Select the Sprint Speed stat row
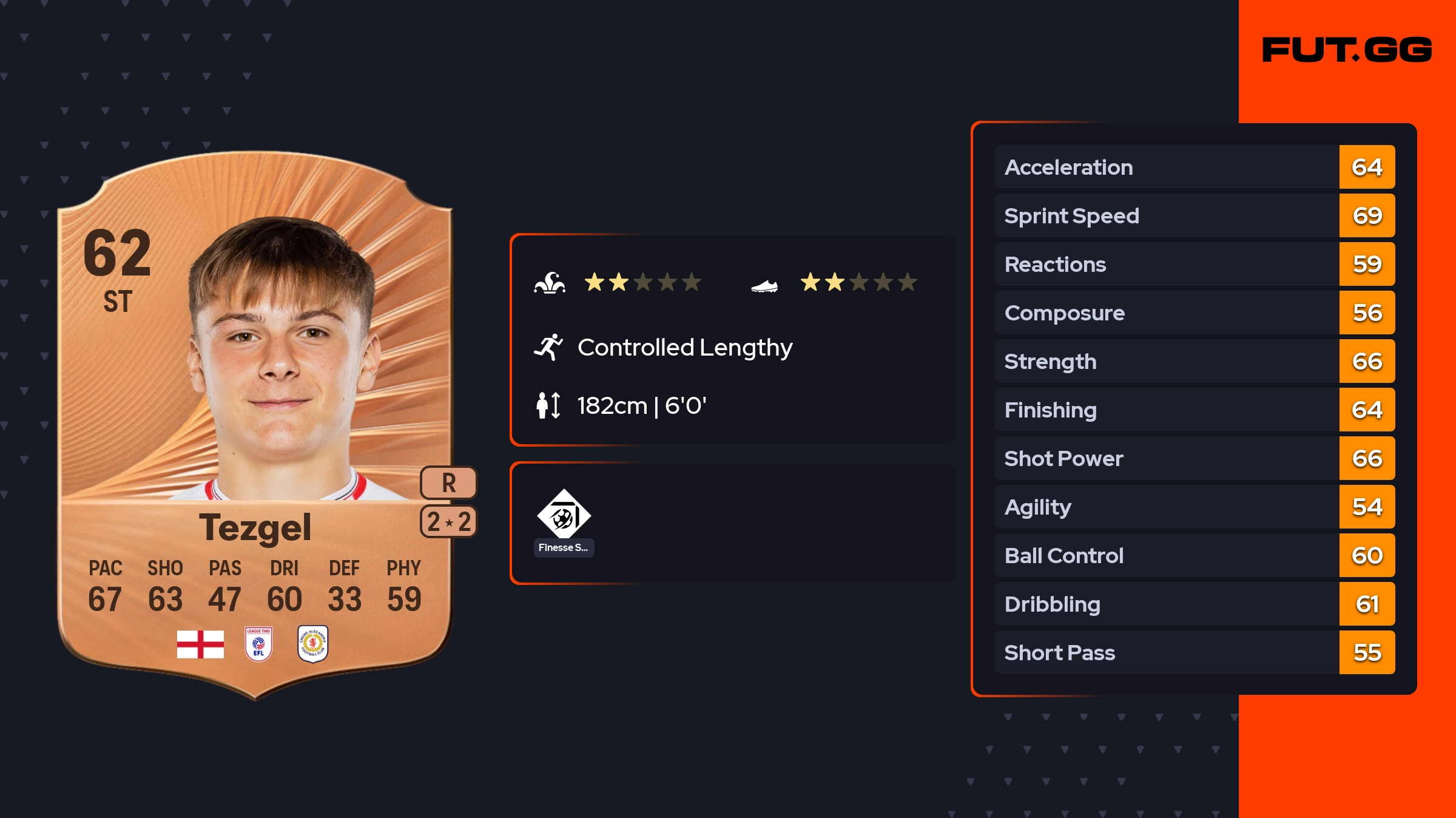The width and height of the screenshot is (1456, 818). pyautogui.click(x=1194, y=215)
